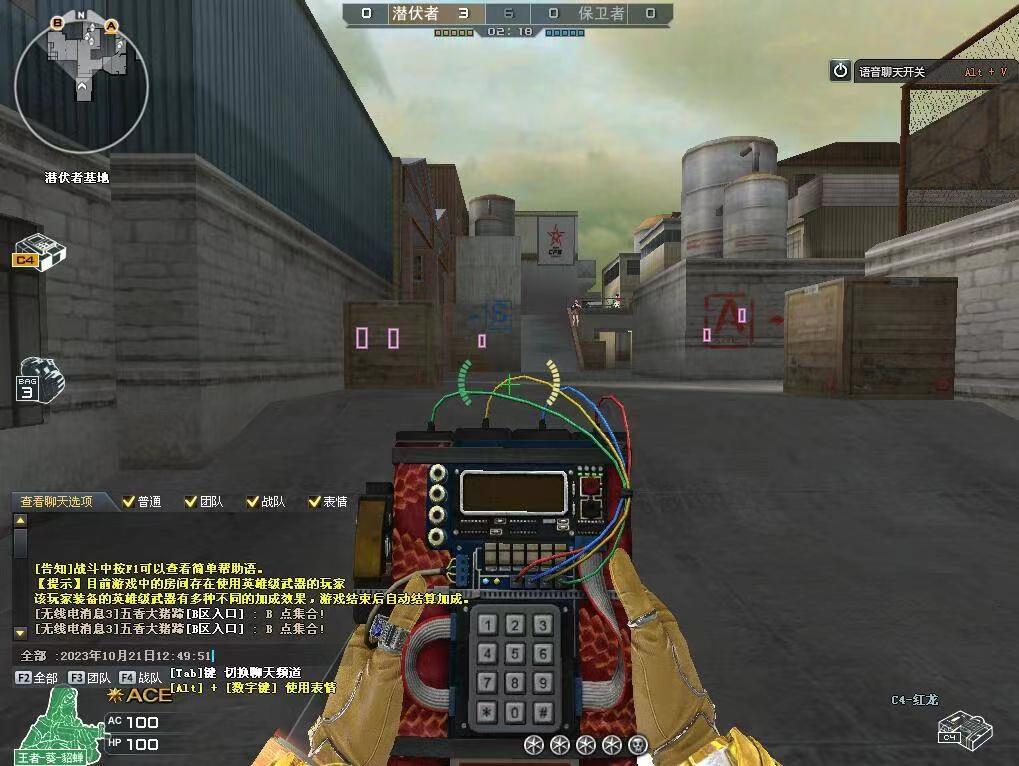1019x766 pixels.
Task: Toggle the 团队 chat filter checkbox
Action: pyautogui.click(x=190, y=502)
